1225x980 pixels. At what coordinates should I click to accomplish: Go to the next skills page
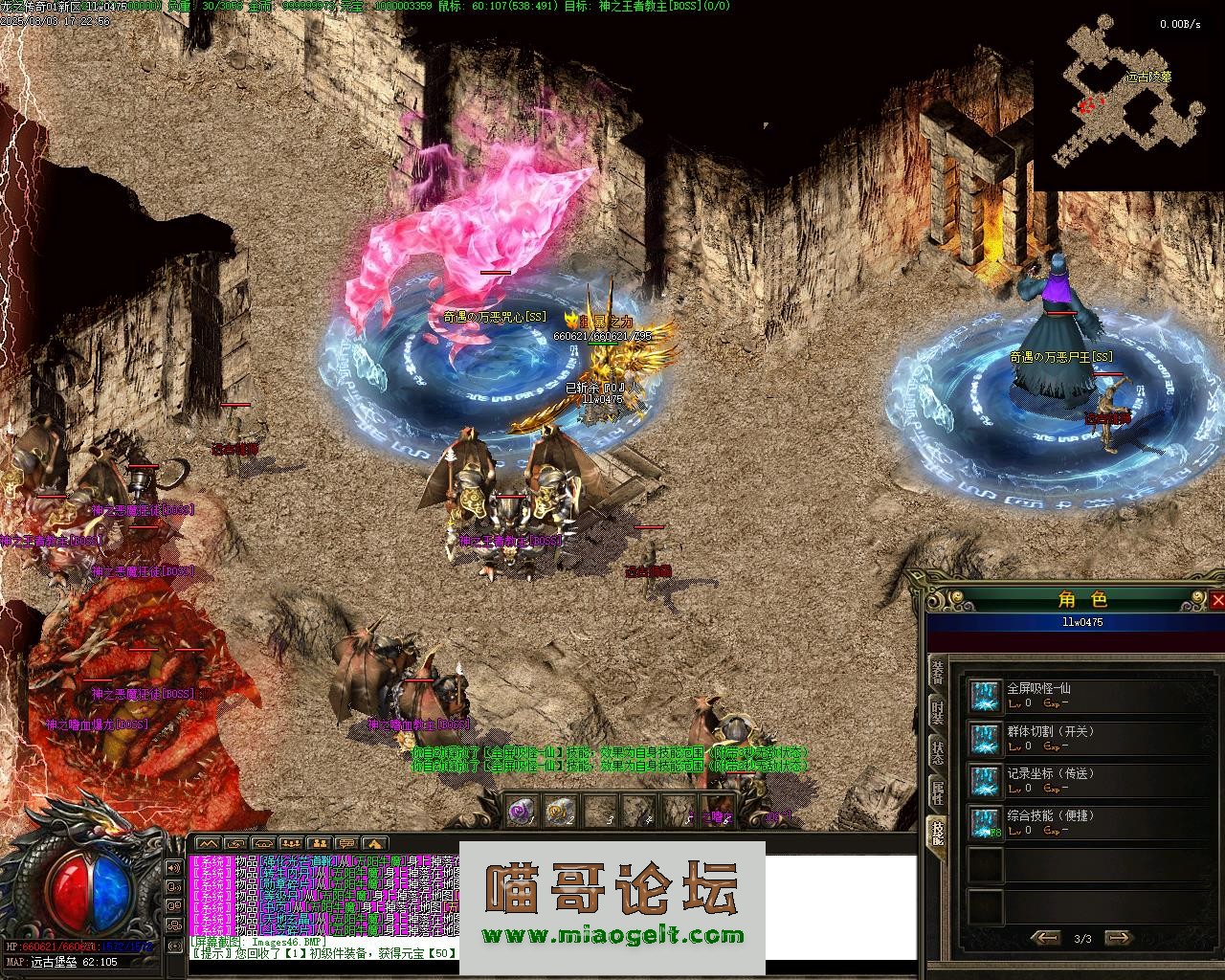pyautogui.click(x=1118, y=938)
